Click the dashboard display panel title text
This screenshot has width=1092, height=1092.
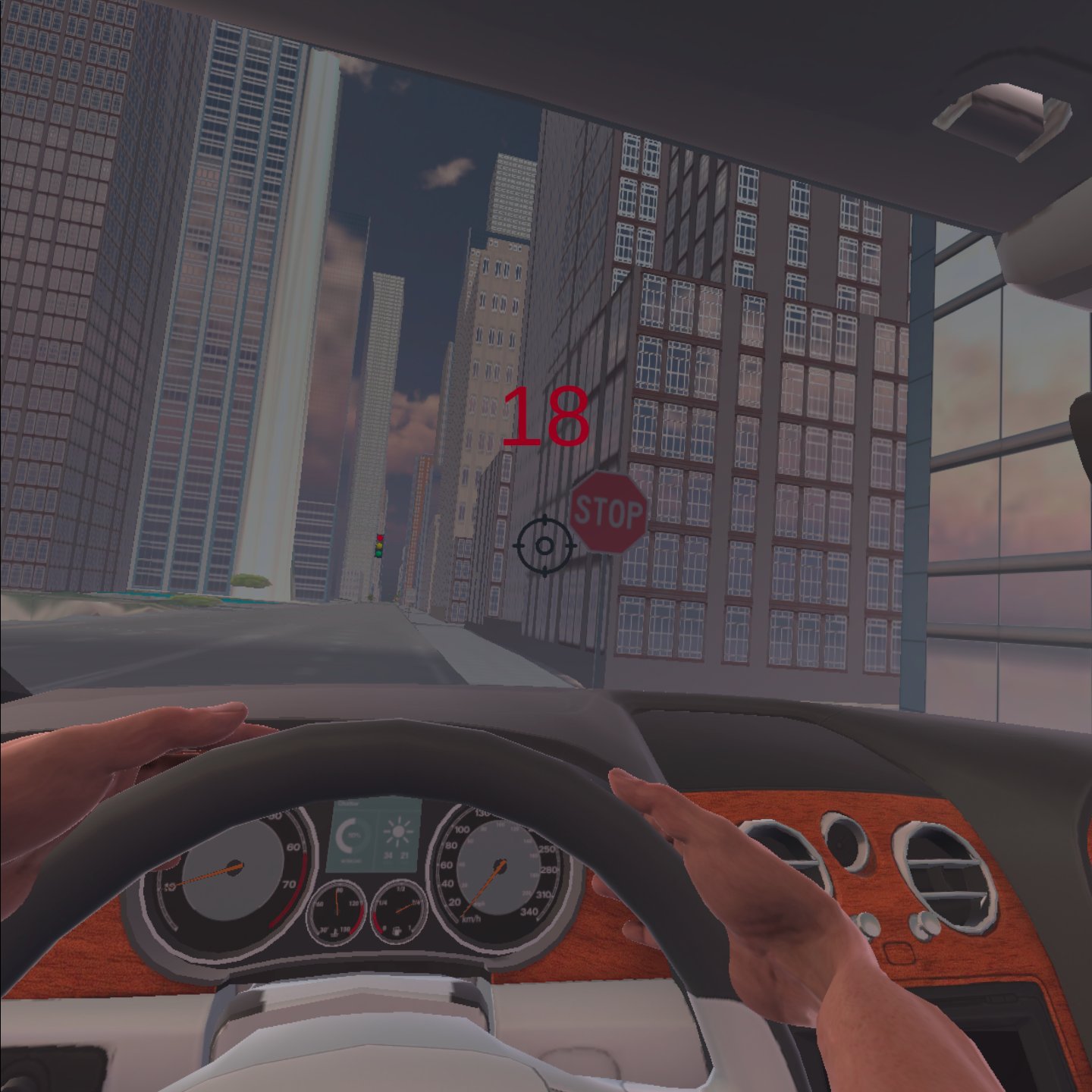(344, 803)
